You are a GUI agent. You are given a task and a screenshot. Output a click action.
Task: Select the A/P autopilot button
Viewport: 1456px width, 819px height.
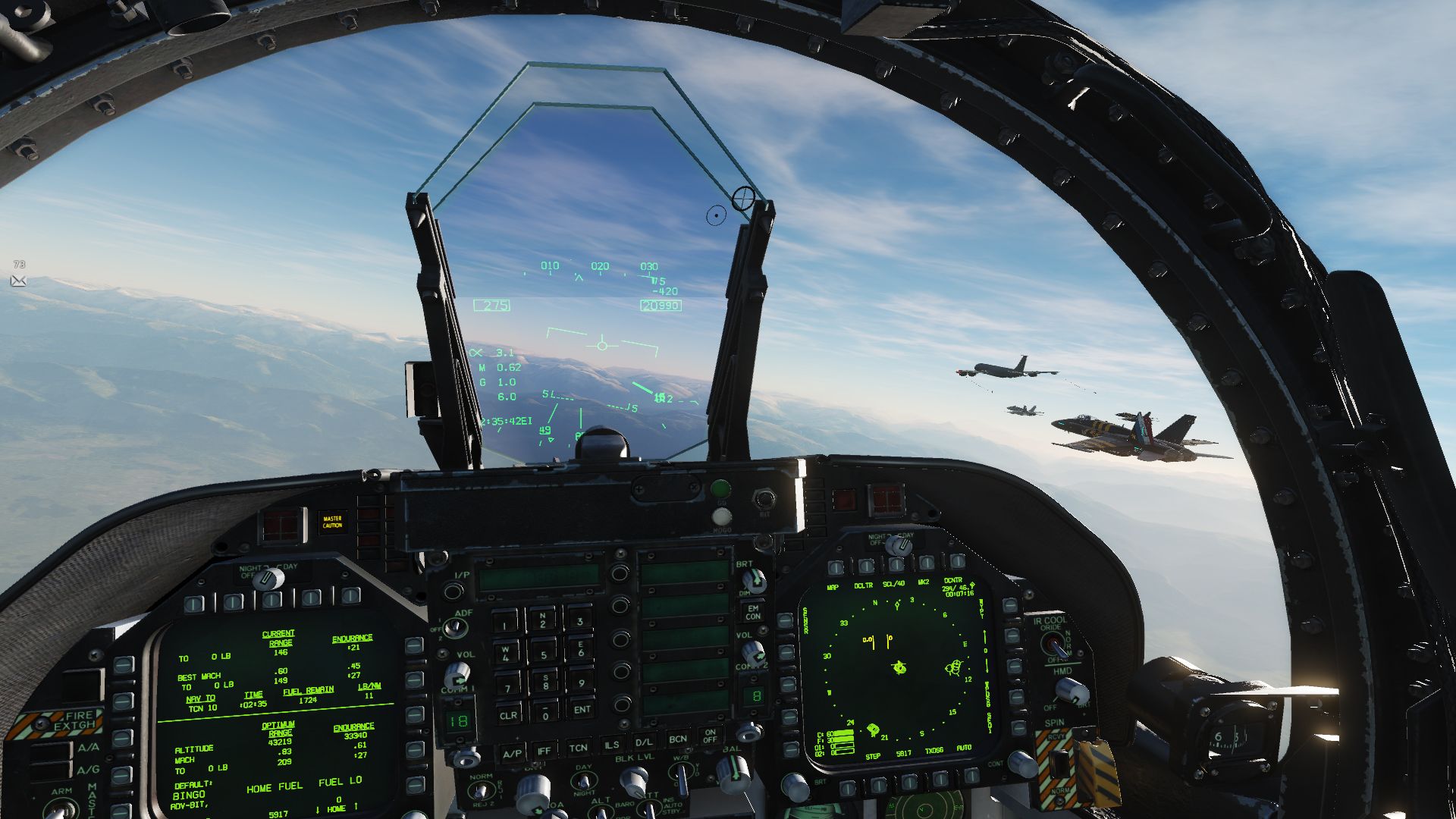[x=513, y=752]
